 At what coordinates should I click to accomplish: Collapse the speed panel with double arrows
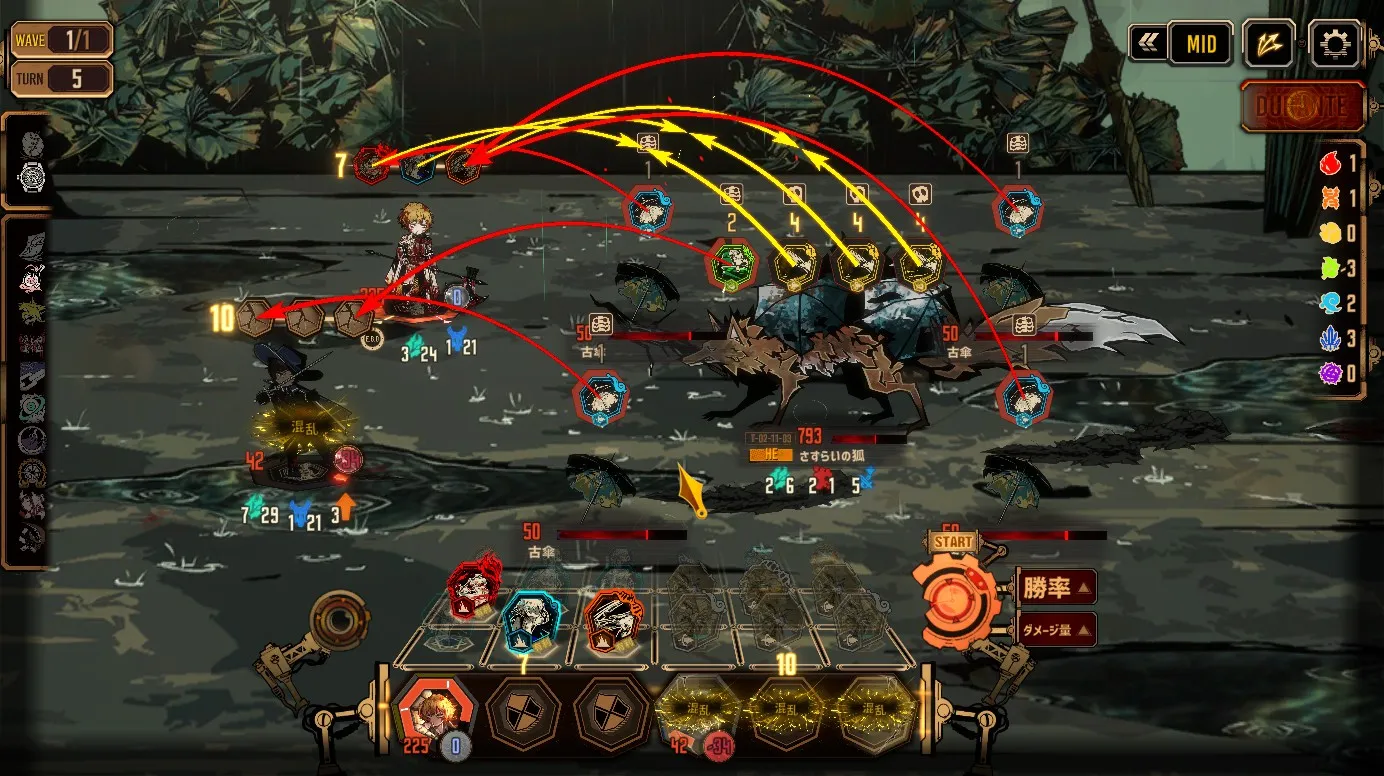(1146, 44)
